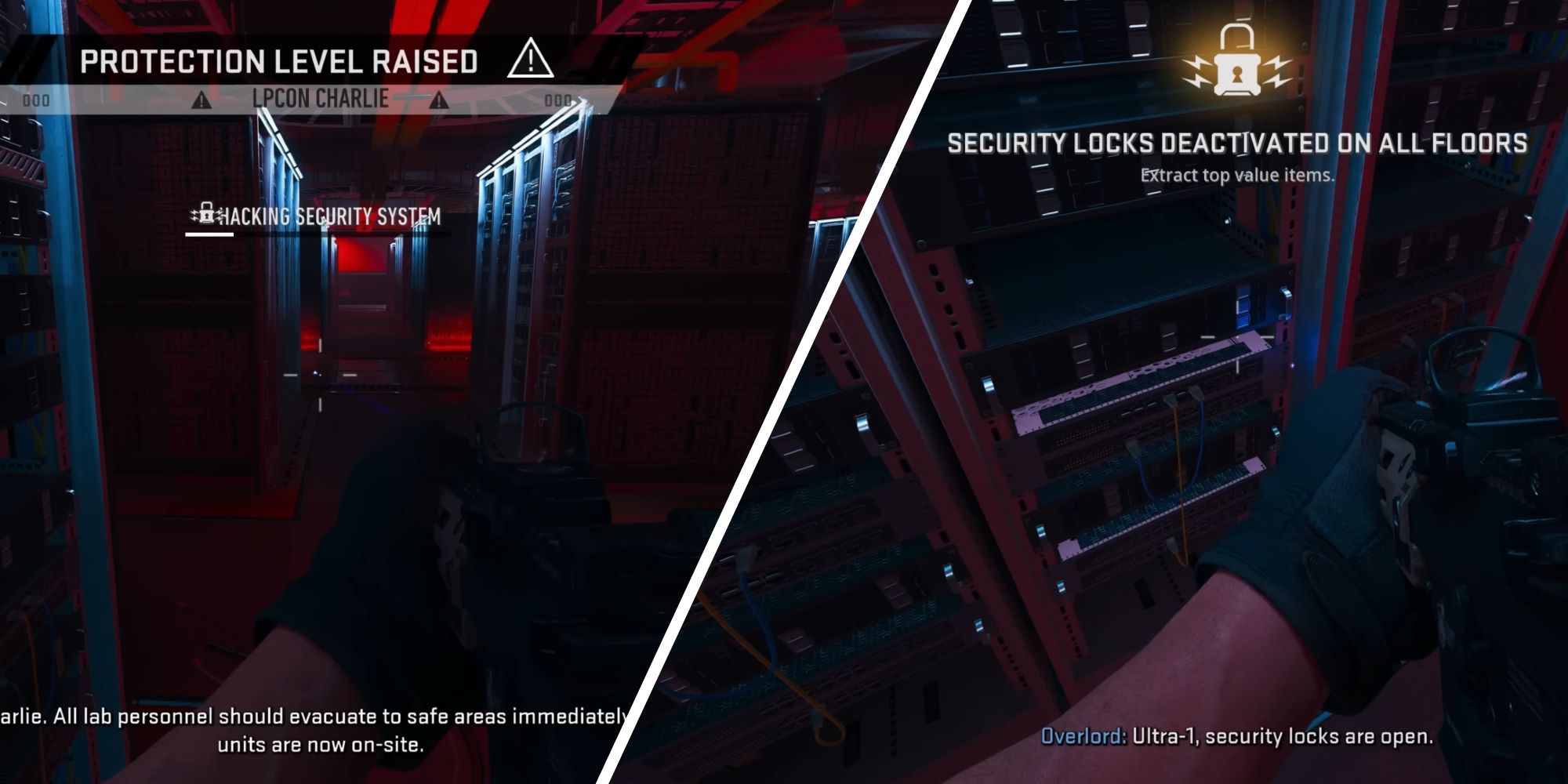
Task: Click the hacking padlock icon before HACKING SECURITY SYSTEM
Action: 206,213
